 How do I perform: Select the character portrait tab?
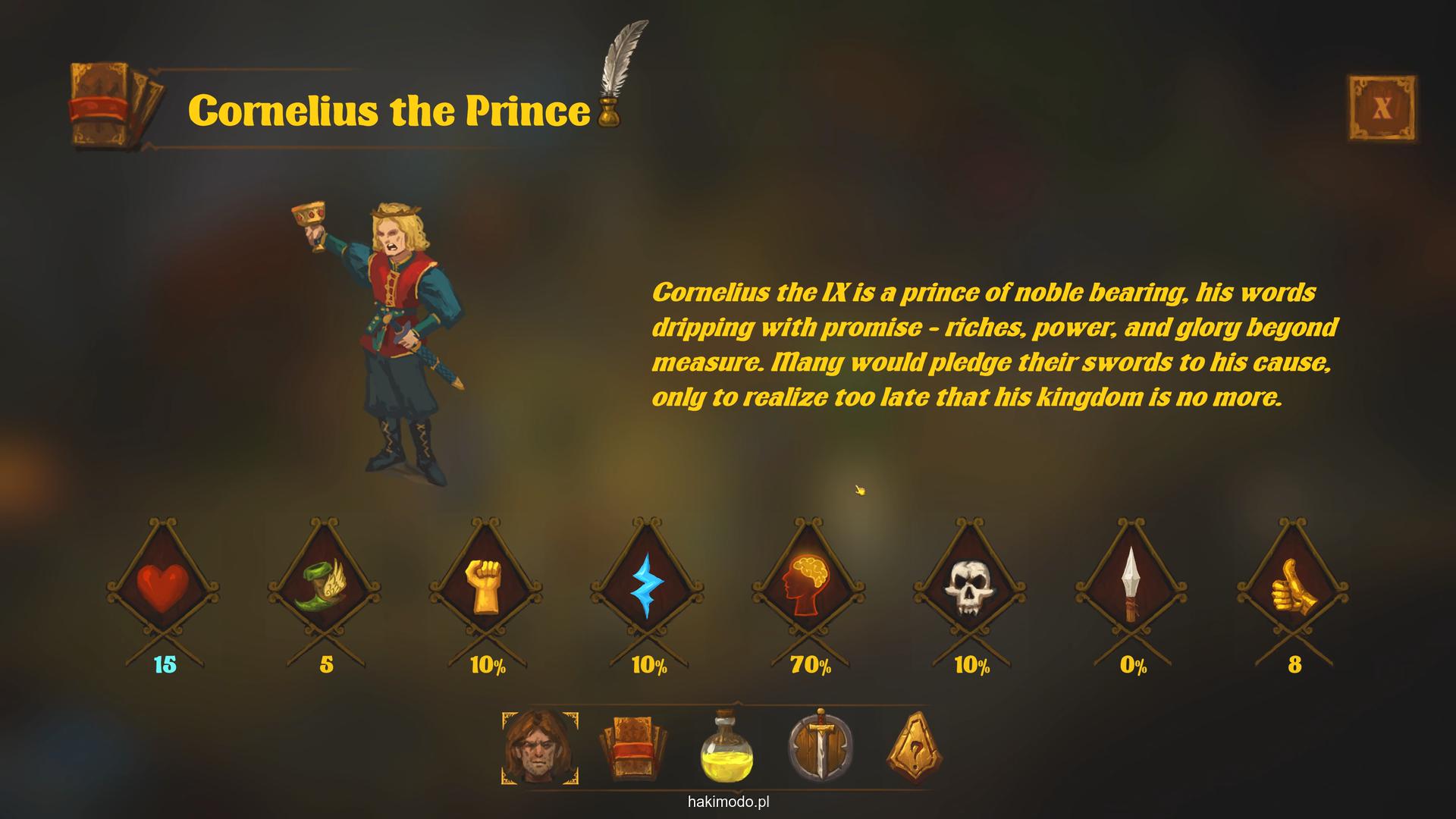pyautogui.click(x=539, y=748)
